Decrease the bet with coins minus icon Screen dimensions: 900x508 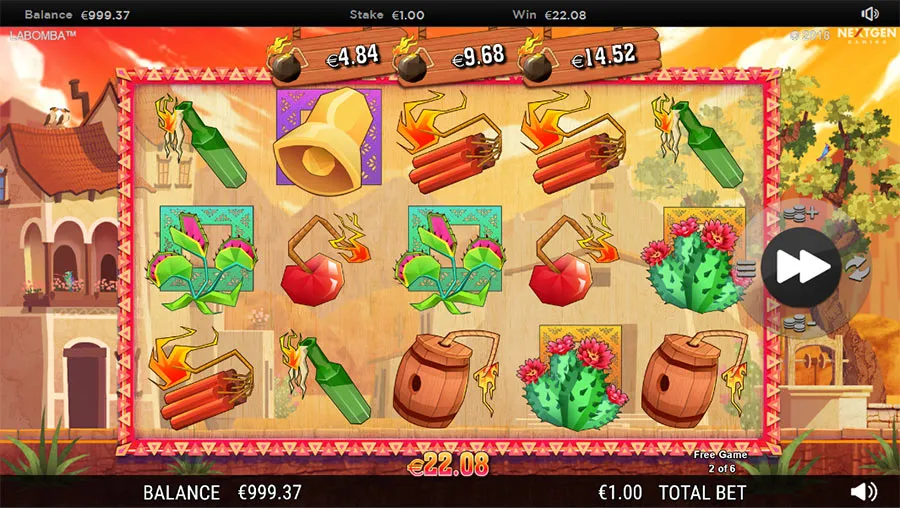pyautogui.click(x=799, y=322)
